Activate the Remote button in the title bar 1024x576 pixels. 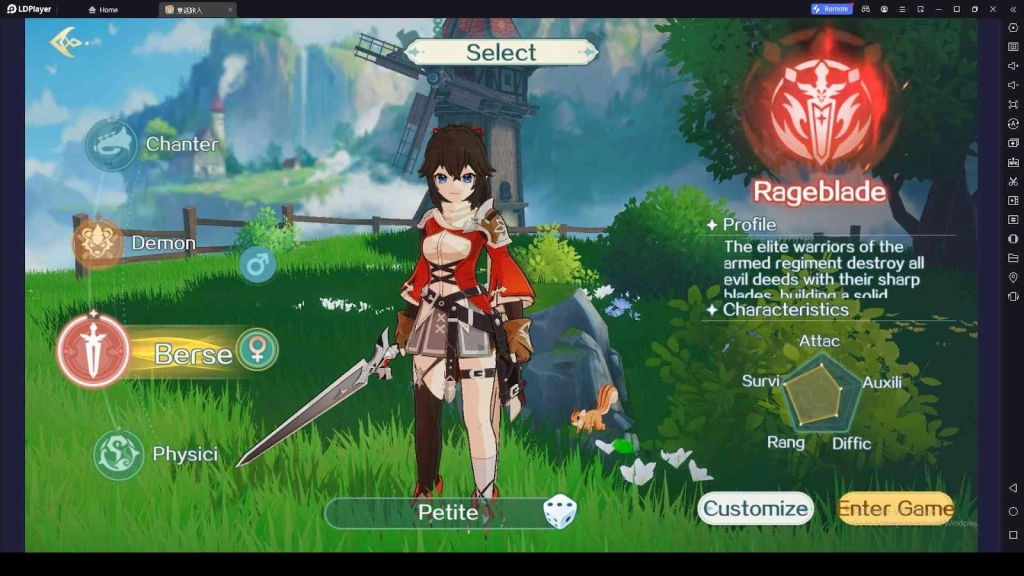831,9
